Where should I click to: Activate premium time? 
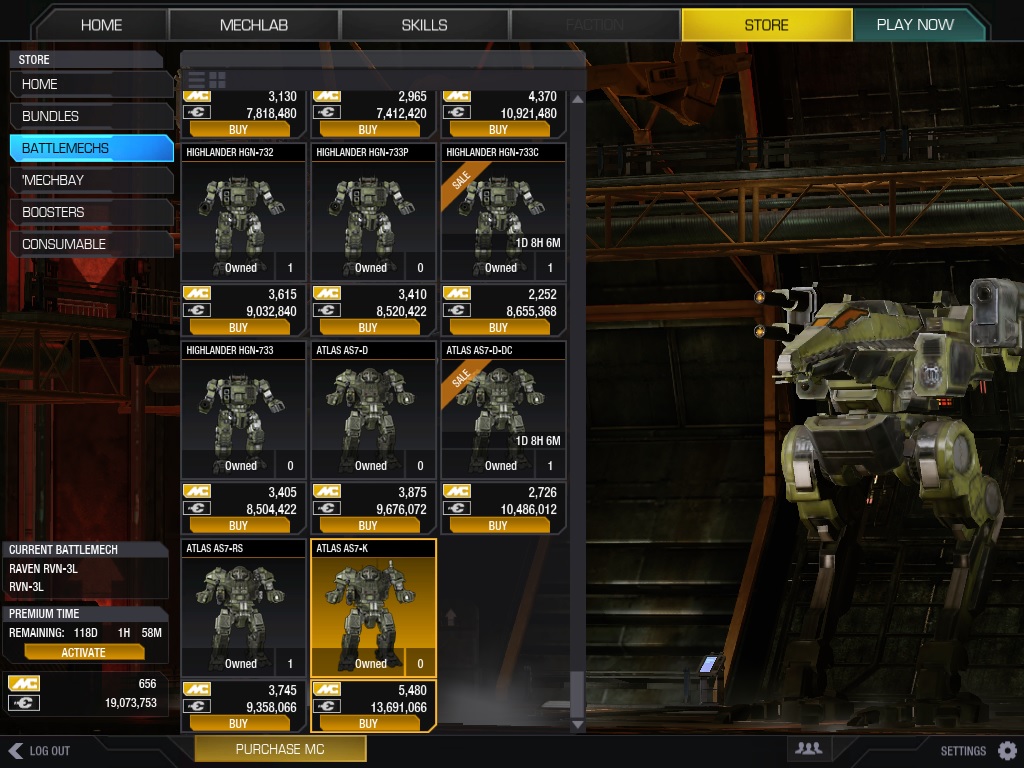[x=84, y=652]
